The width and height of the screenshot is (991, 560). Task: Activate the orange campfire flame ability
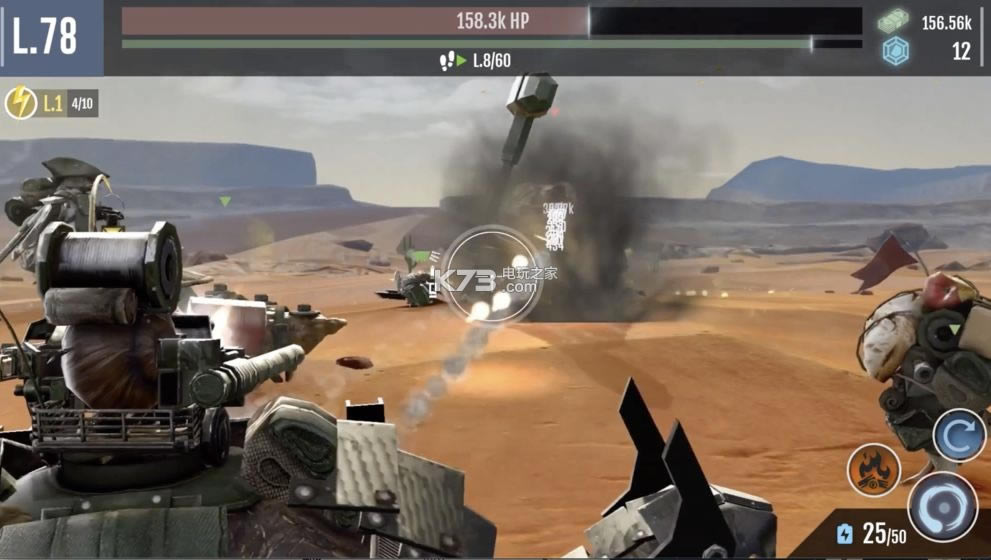(x=873, y=469)
